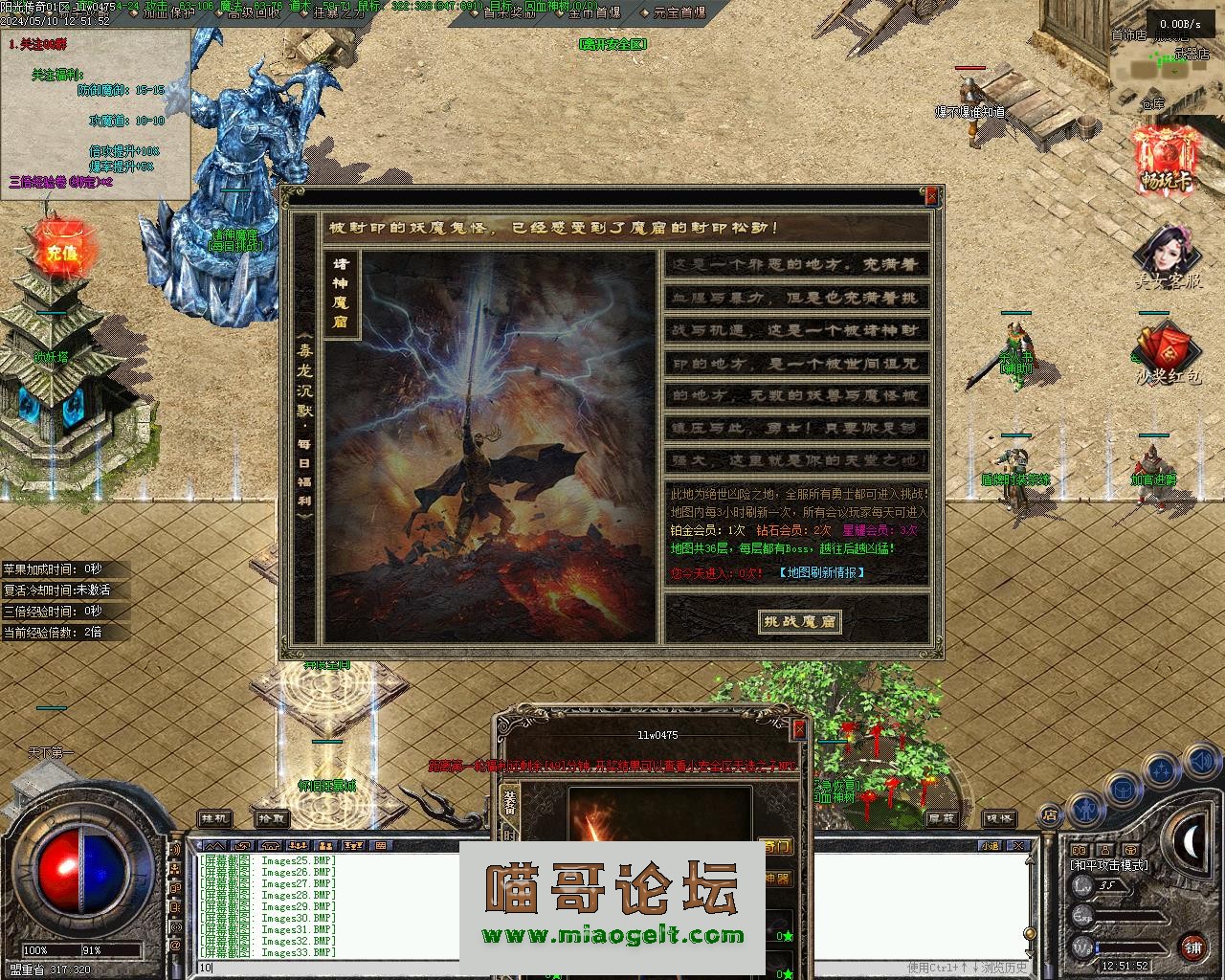The image size is (1225, 980).
Task: Open the 地图刷新情报 map refresh link
Action: click(822, 572)
